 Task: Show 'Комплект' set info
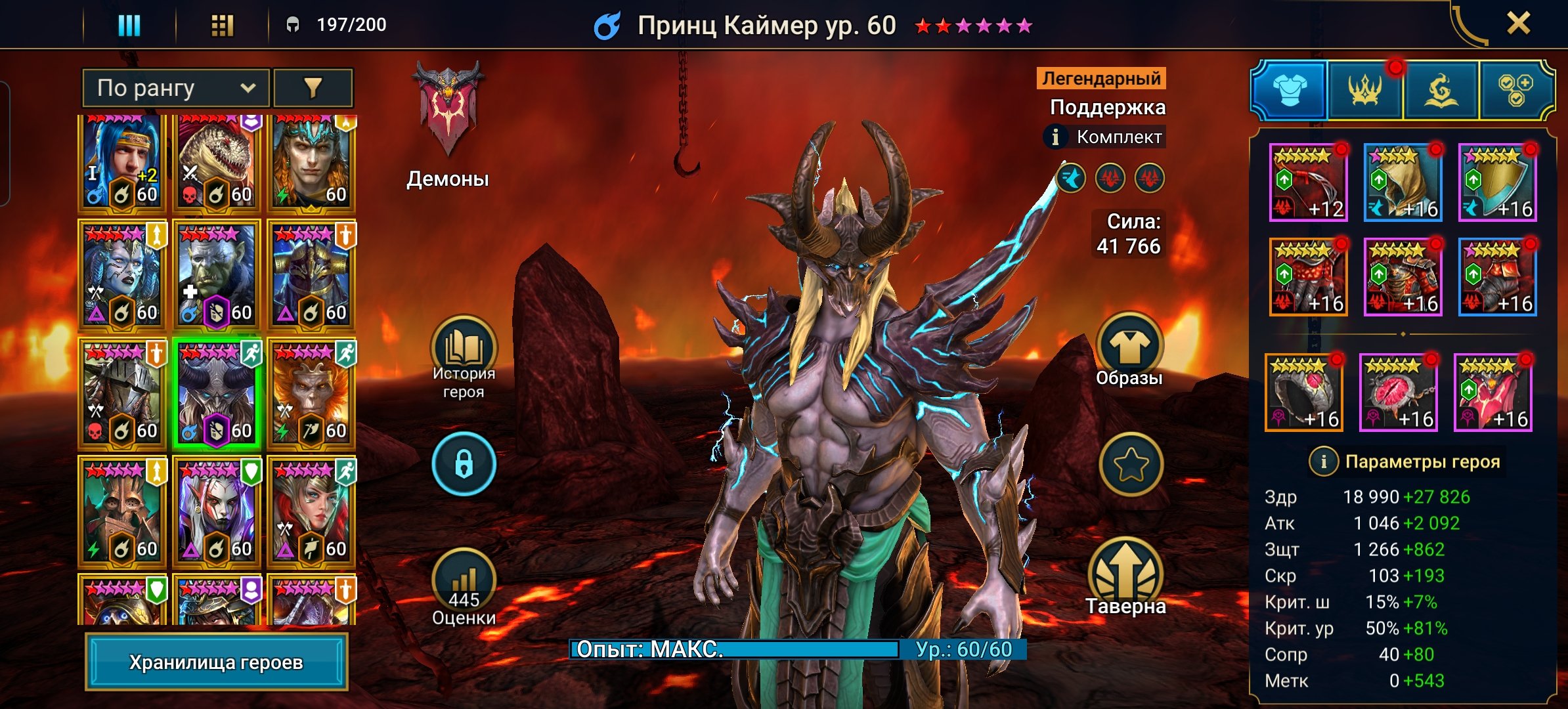click(x=1056, y=137)
